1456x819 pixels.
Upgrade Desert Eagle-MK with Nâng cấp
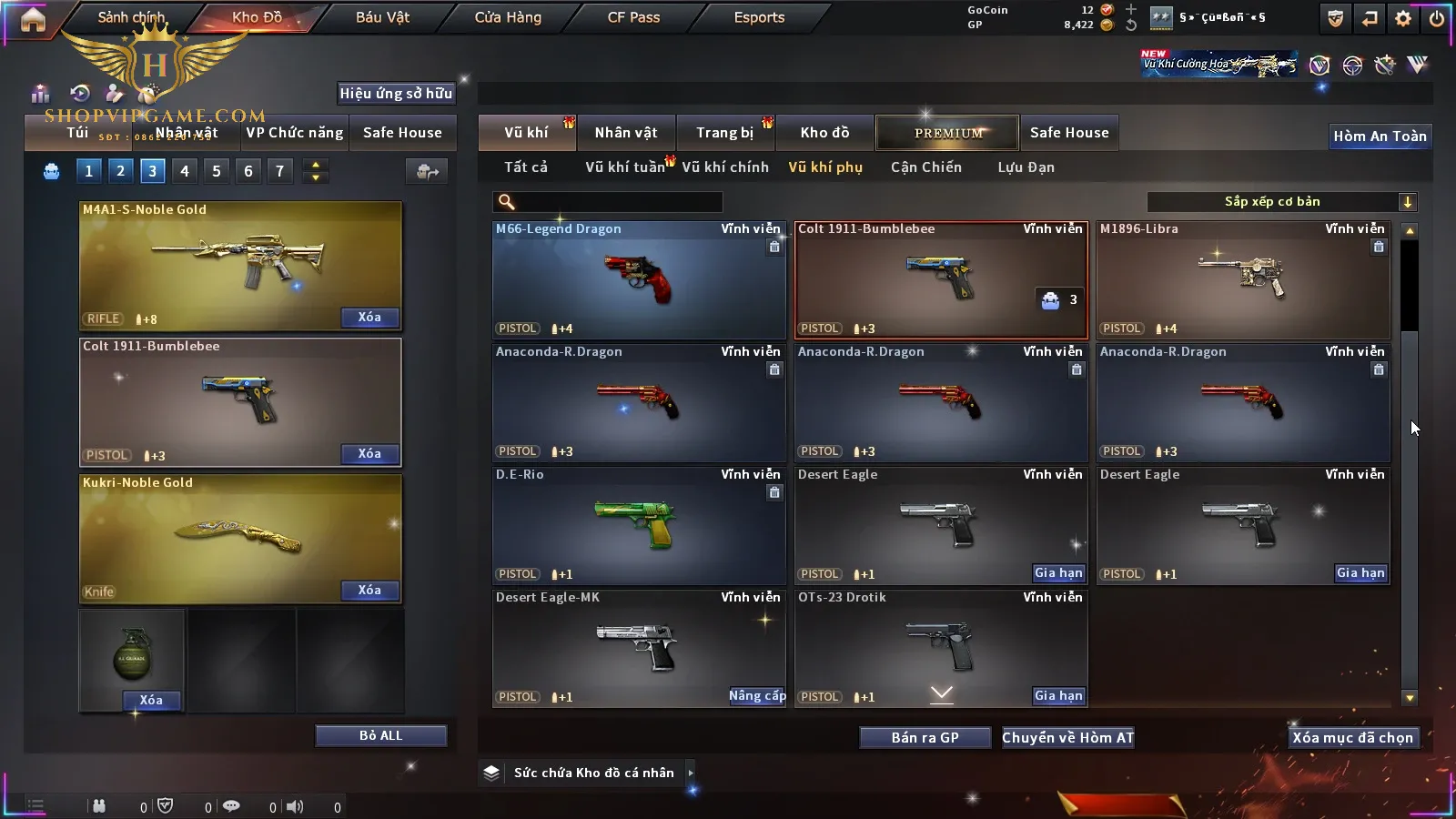pyautogui.click(x=757, y=696)
